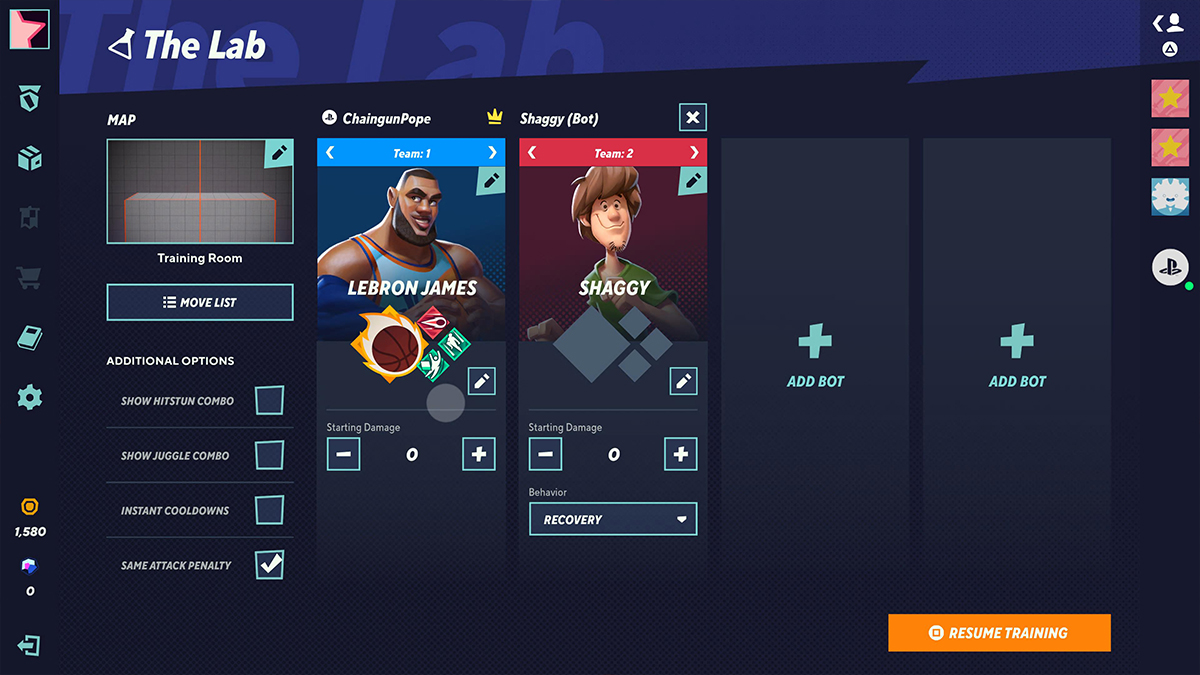The image size is (1200, 675).
Task: Turn on Instant Cooldowns
Action: [x=269, y=510]
